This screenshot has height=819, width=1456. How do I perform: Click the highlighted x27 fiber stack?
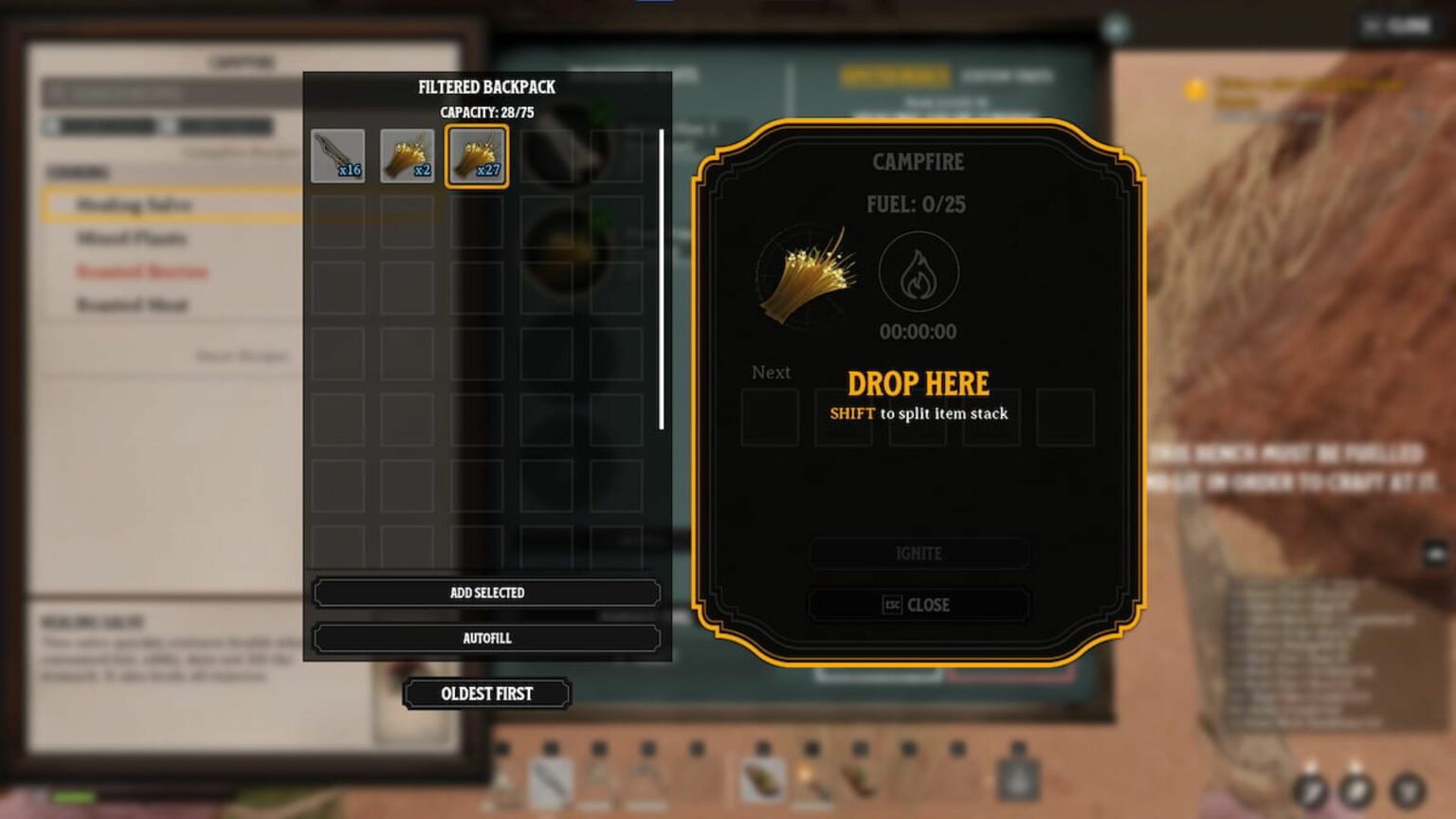click(477, 156)
